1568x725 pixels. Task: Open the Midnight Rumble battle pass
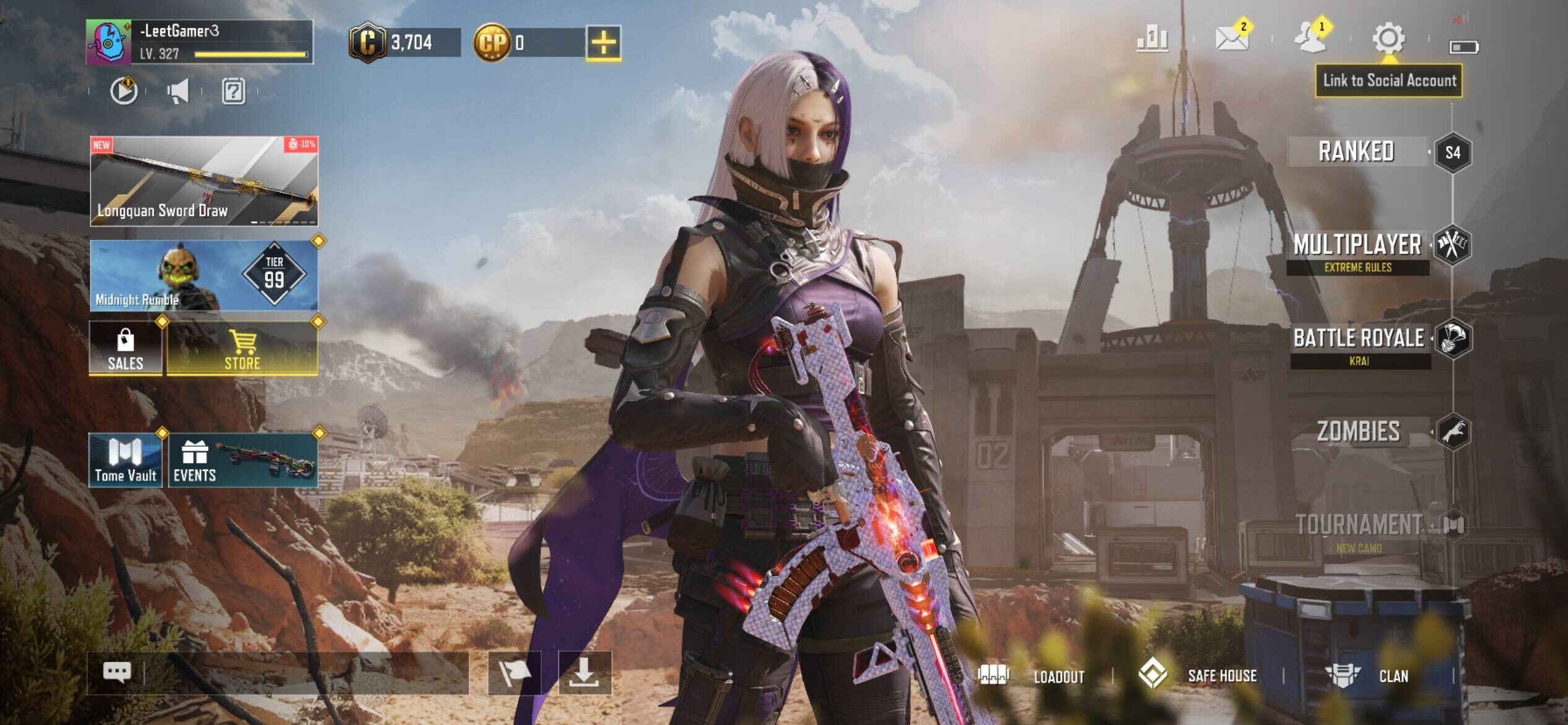tap(204, 276)
